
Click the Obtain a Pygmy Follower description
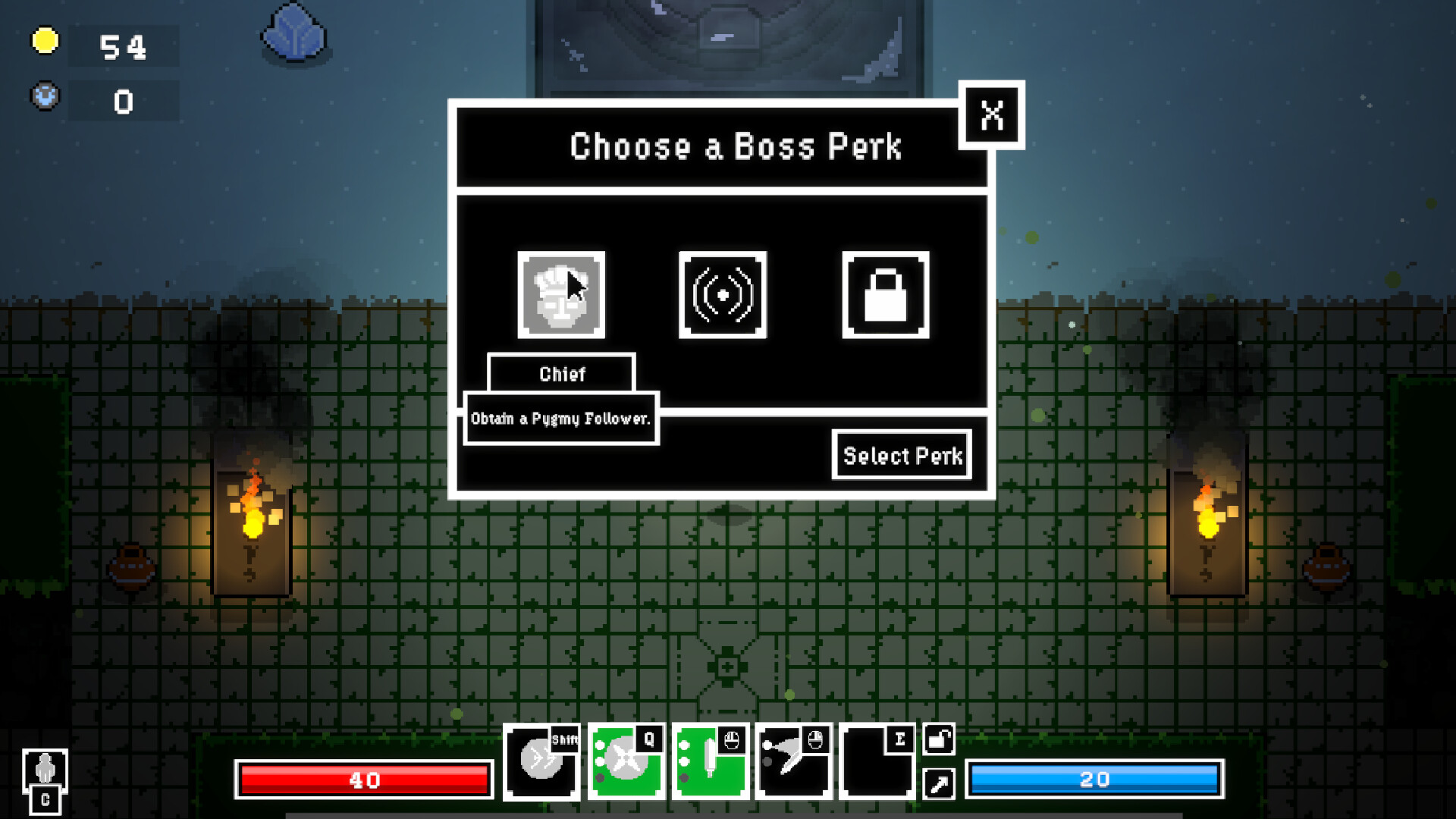coord(561,418)
